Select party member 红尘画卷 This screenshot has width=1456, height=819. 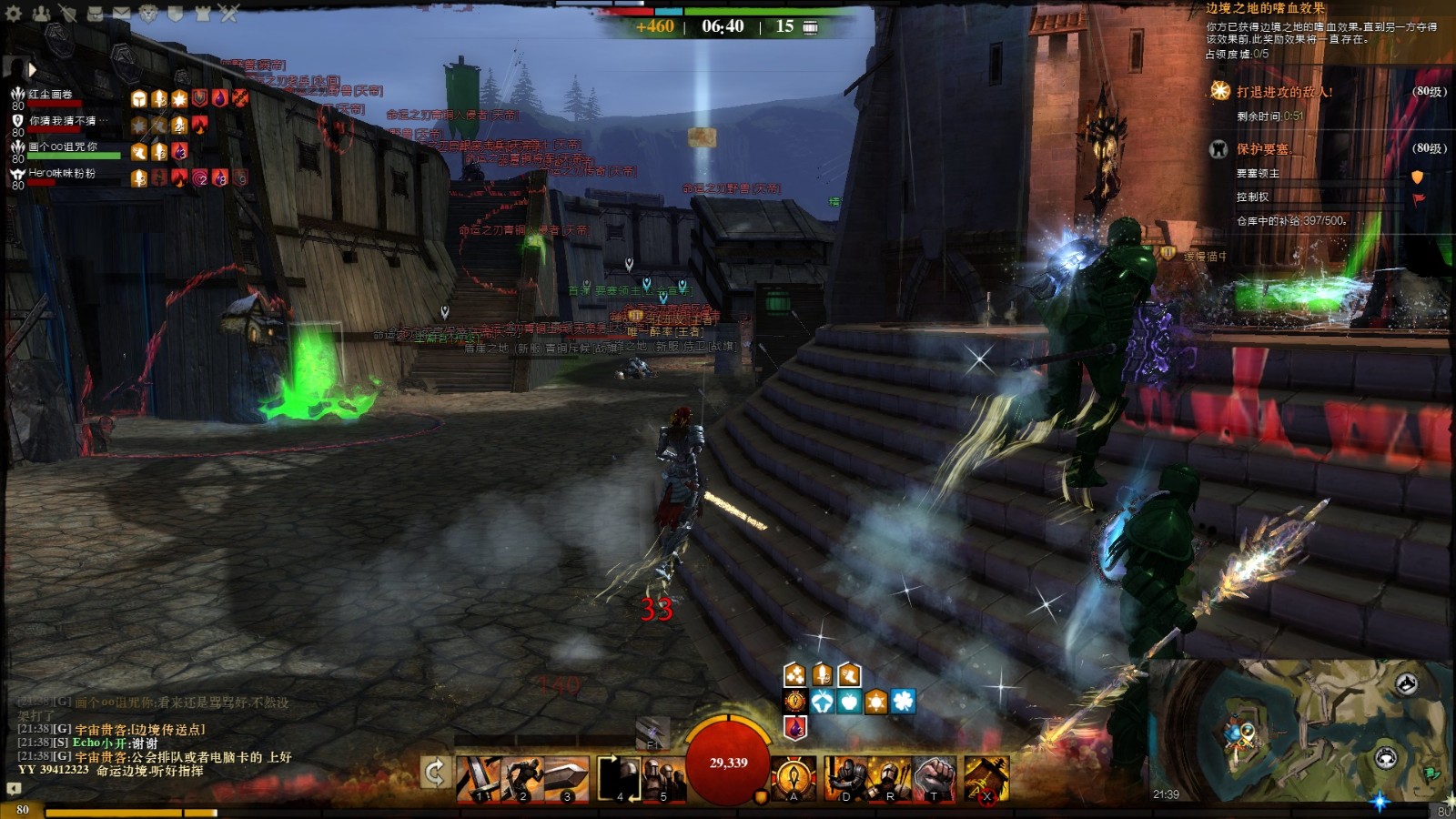(50, 95)
